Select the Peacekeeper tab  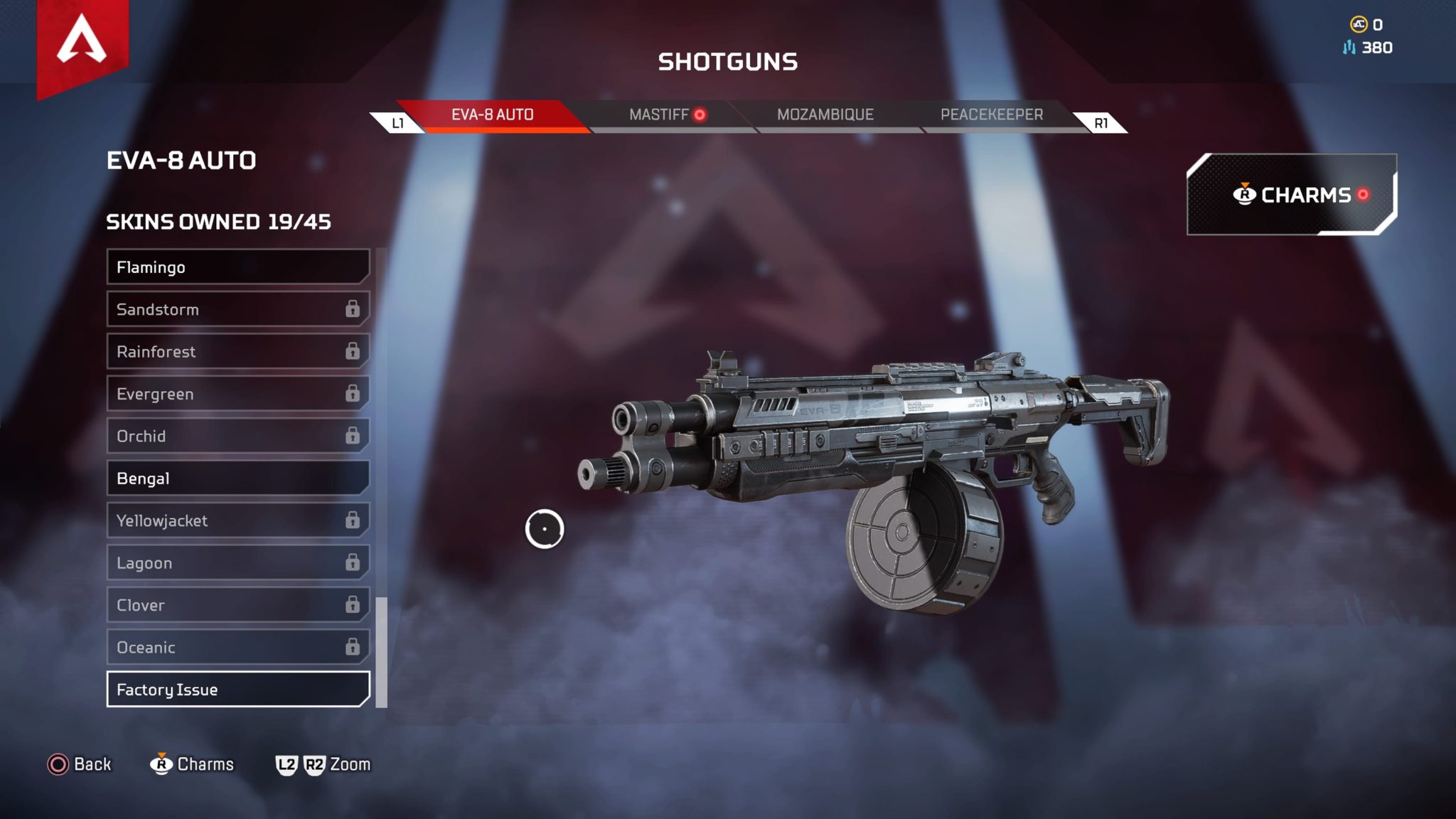point(991,114)
